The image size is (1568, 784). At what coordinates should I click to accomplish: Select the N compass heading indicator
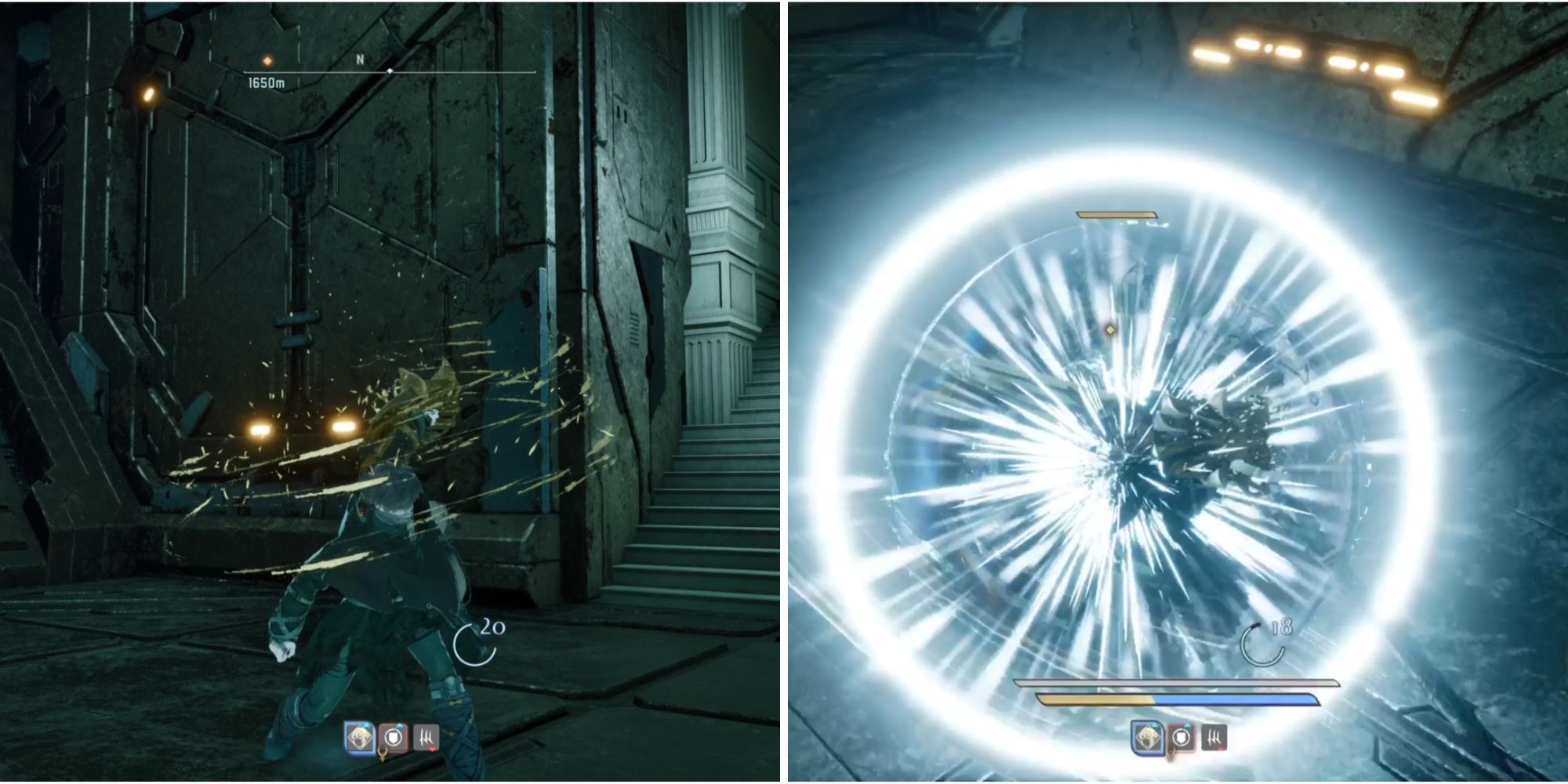point(360,59)
